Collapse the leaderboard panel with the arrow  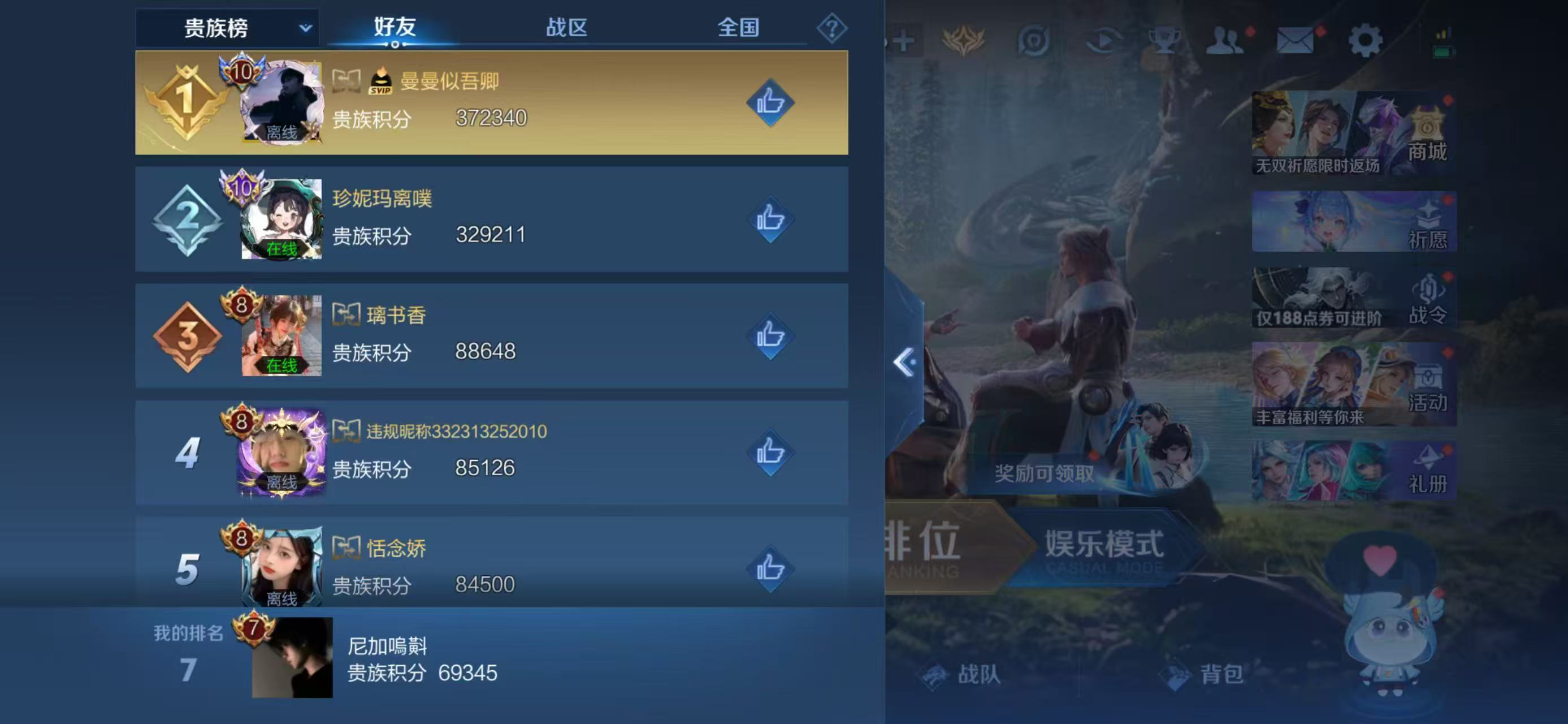pyautogui.click(x=905, y=363)
